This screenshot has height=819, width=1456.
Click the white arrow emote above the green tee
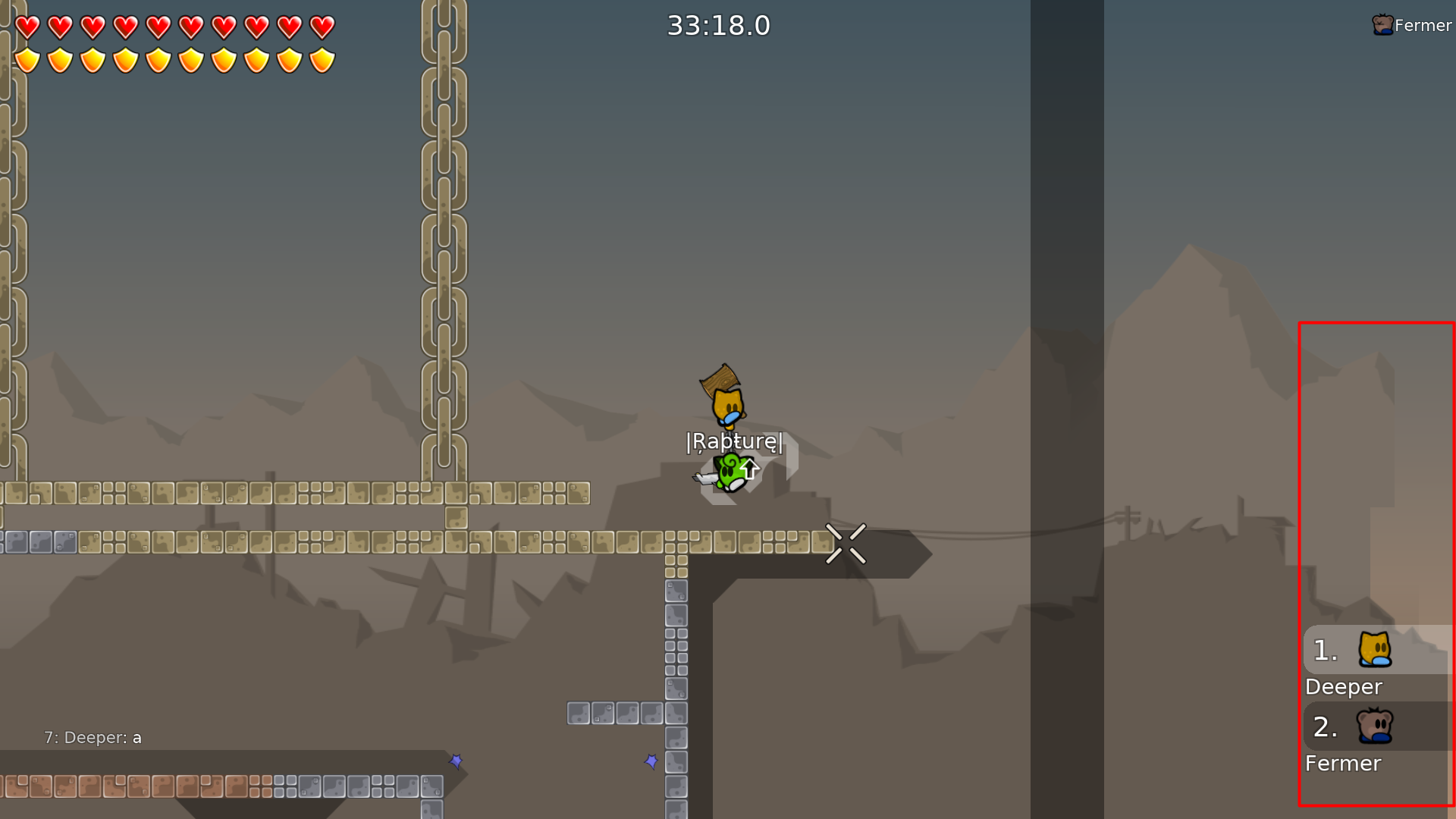point(749,469)
